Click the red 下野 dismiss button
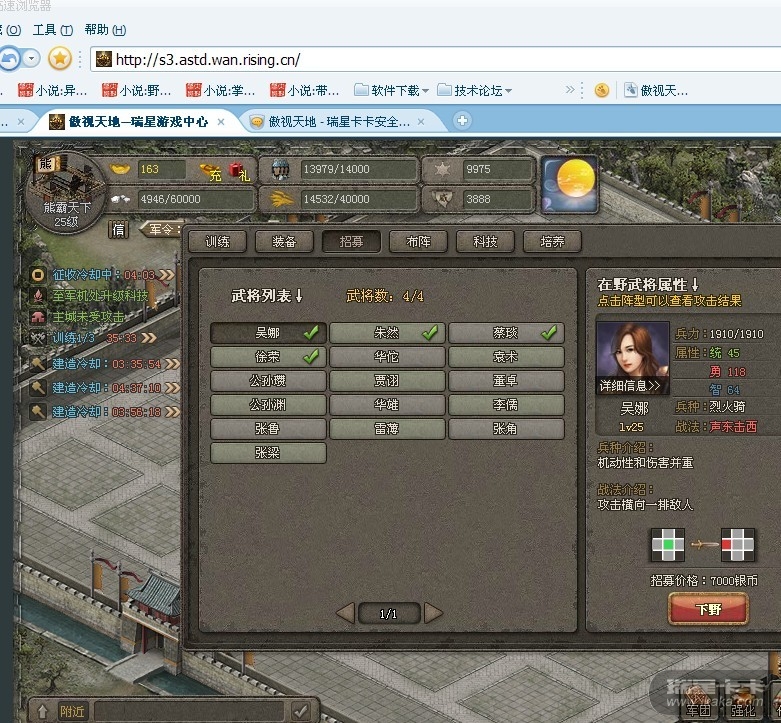The height and width of the screenshot is (723, 781). pyautogui.click(x=708, y=609)
